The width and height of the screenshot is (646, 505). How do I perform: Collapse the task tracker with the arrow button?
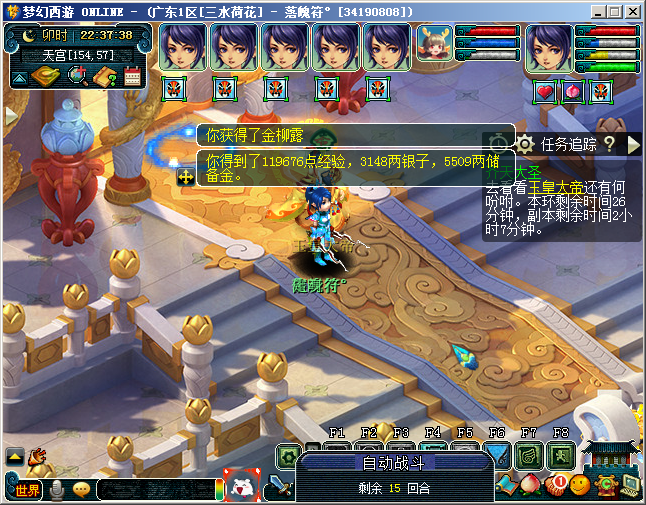pos(633,144)
